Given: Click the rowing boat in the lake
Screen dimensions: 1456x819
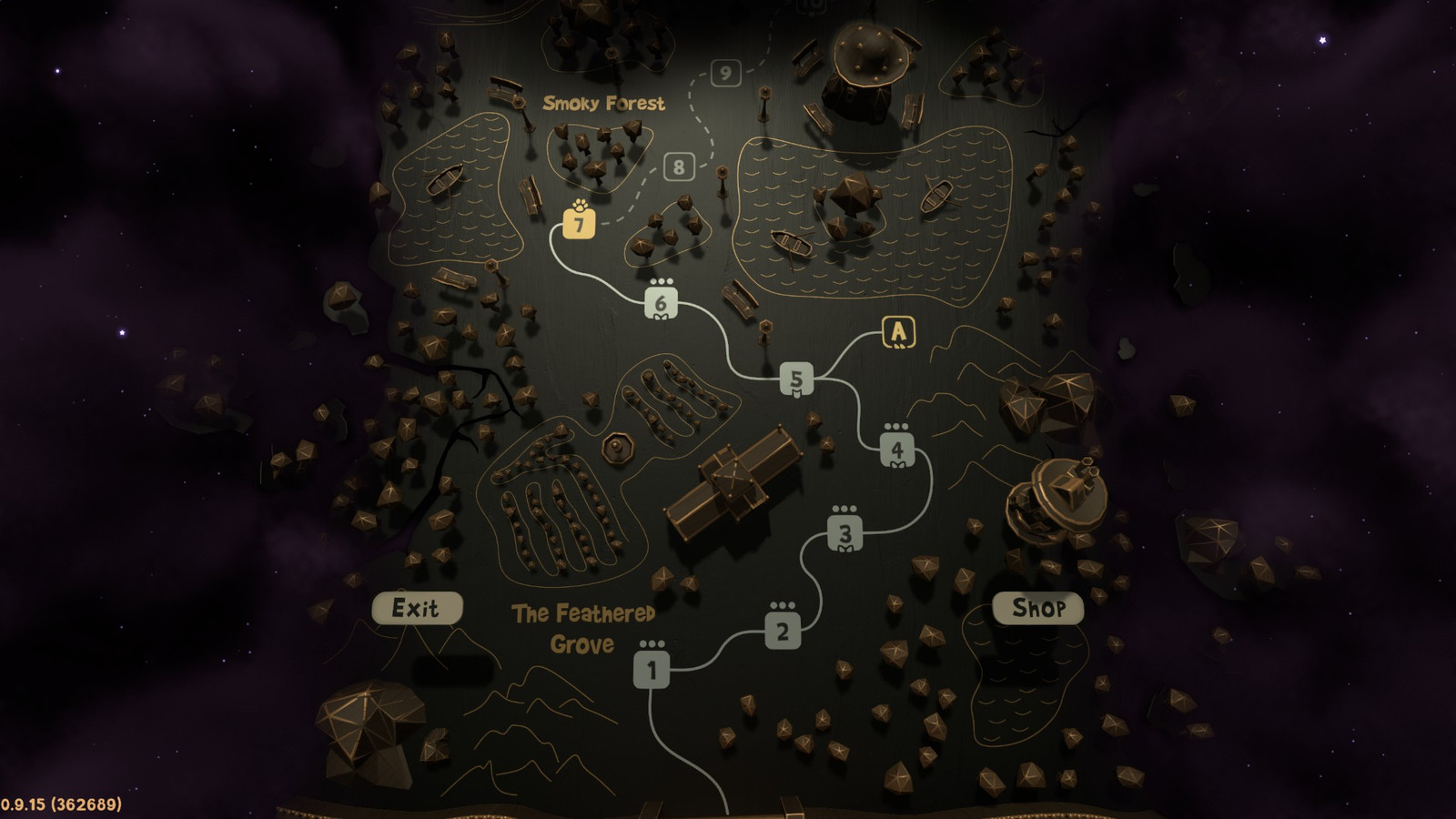Looking at the screenshot, I should coord(791,243).
